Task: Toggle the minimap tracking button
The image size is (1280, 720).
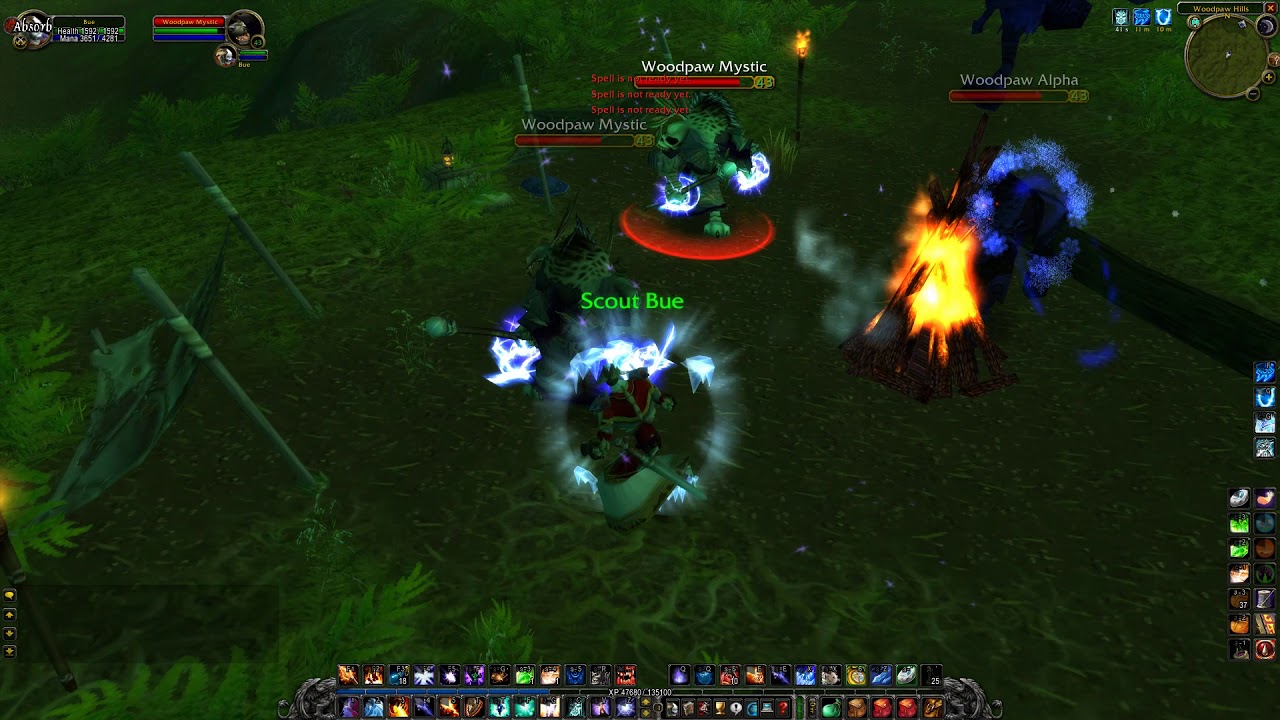Action: click(1194, 22)
